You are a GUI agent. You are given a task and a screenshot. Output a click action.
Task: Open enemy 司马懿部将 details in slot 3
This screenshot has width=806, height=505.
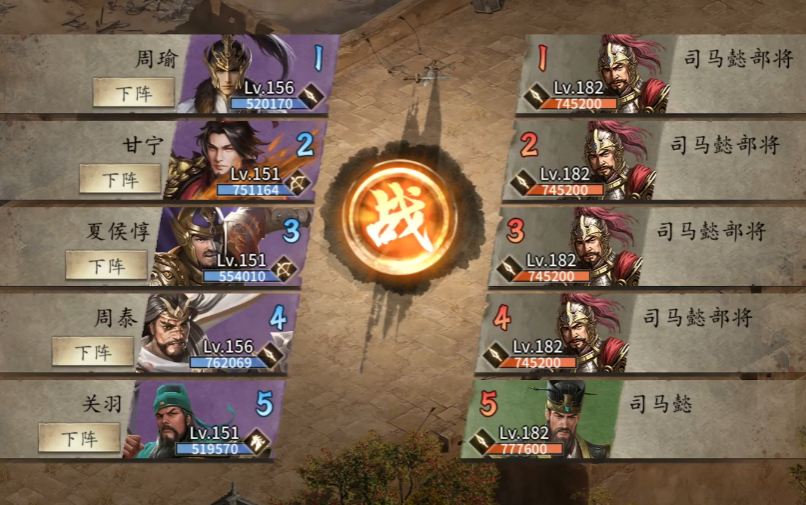pyautogui.click(x=598, y=242)
